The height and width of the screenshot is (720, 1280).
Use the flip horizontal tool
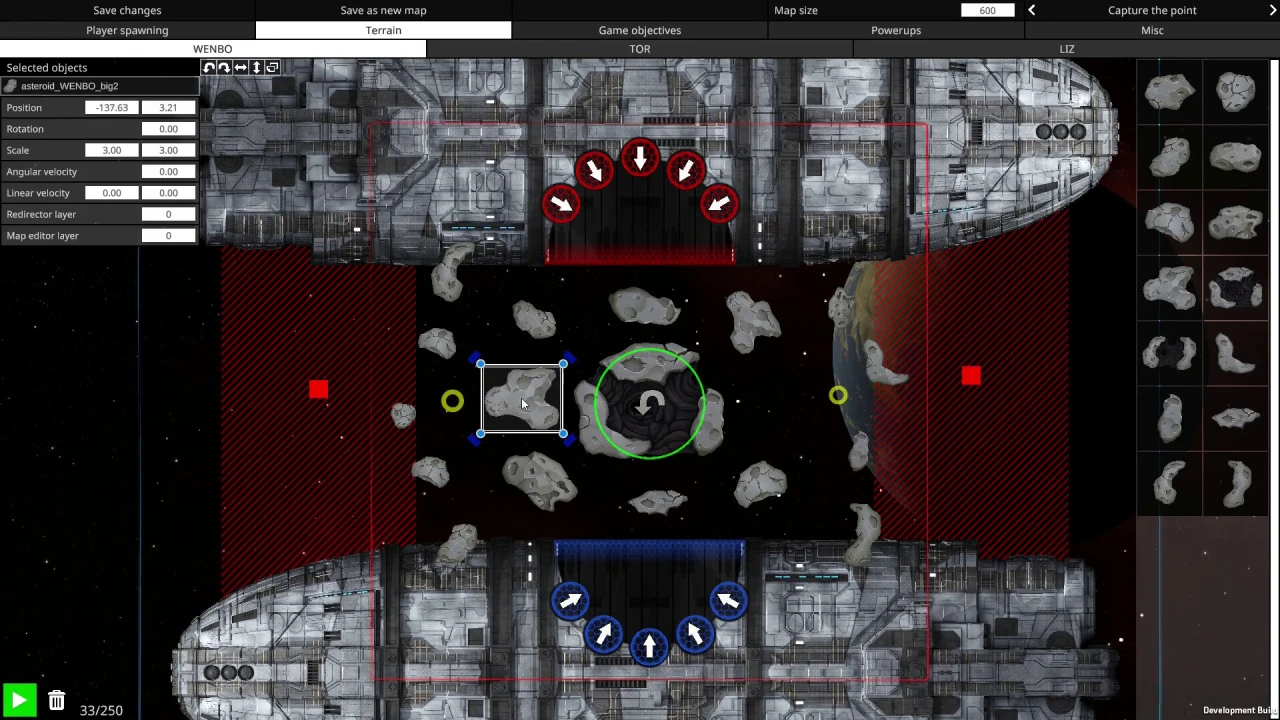pos(240,67)
